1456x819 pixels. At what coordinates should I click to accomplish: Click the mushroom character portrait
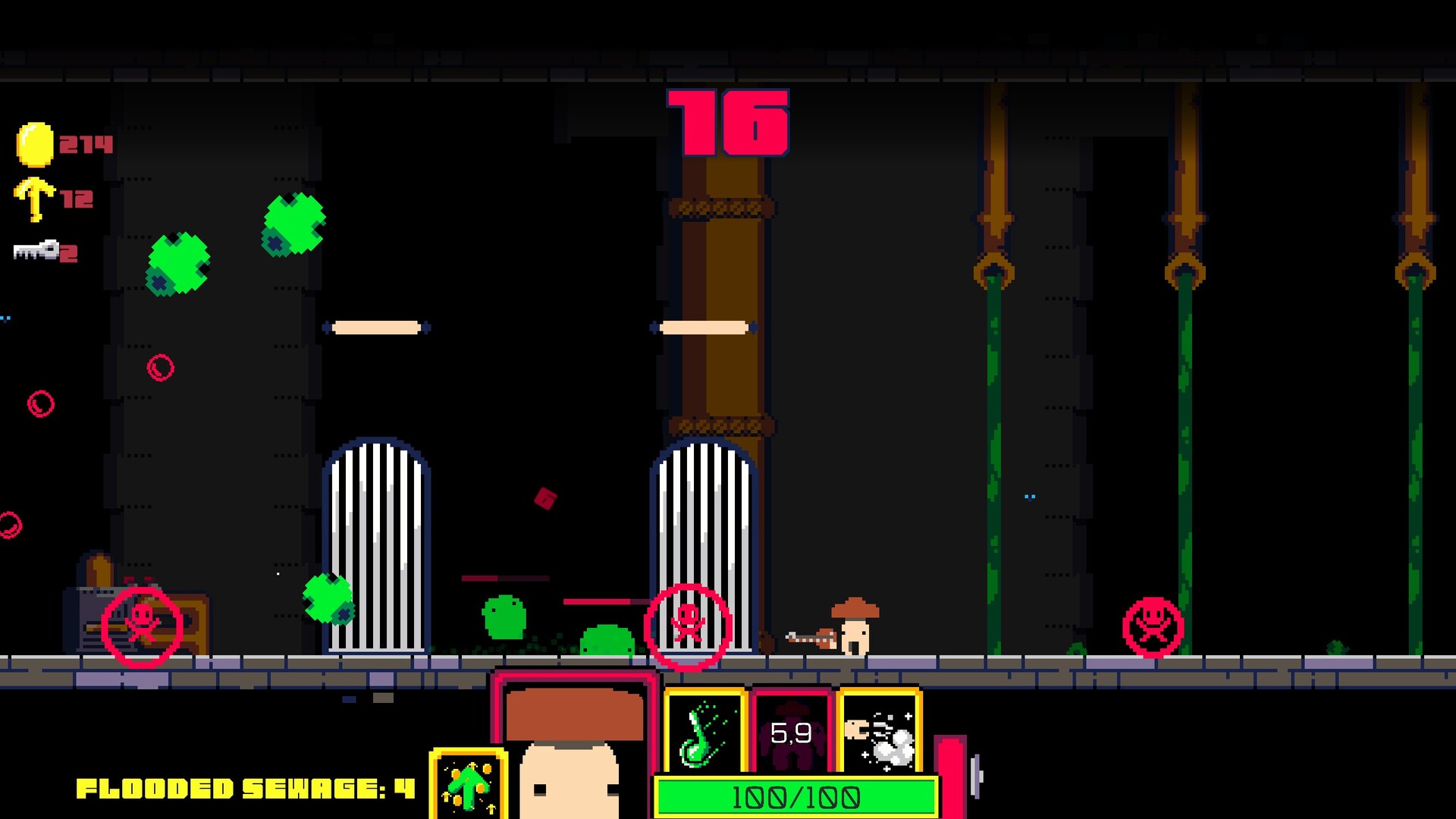[573, 751]
